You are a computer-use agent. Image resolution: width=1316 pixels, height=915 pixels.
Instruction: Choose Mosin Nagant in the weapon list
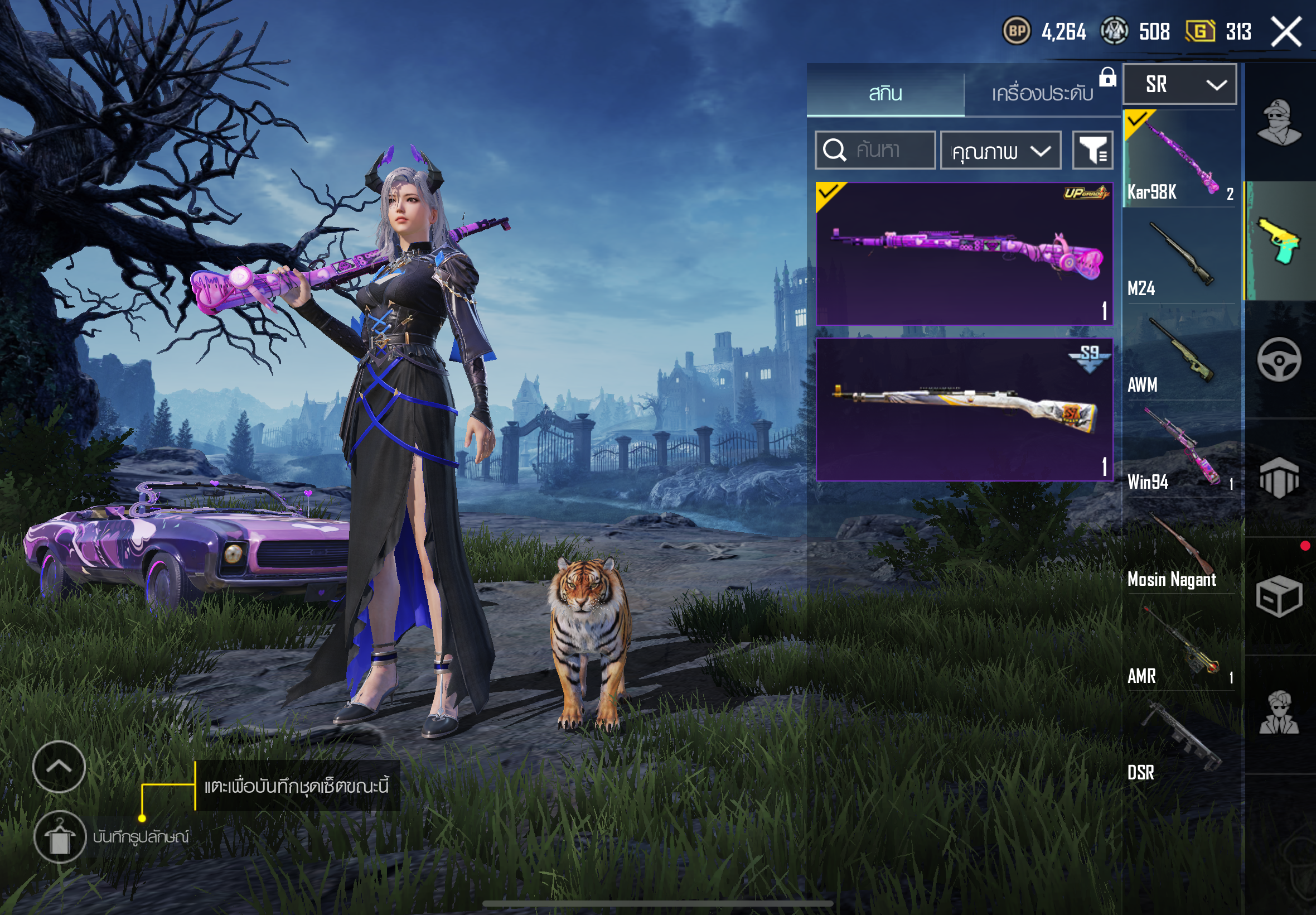1179,547
